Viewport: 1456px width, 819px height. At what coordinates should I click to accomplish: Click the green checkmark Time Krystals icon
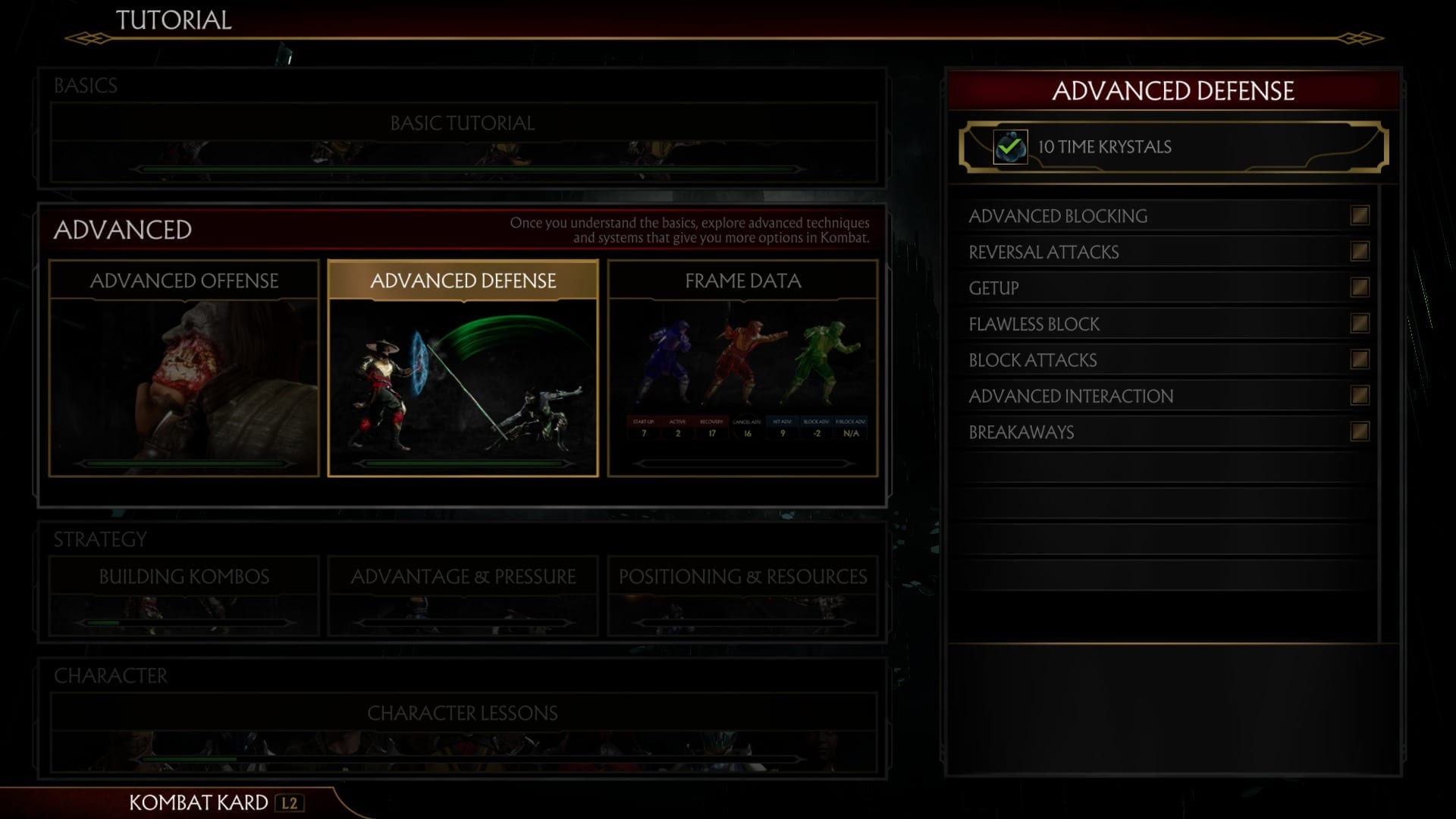(x=1011, y=146)
